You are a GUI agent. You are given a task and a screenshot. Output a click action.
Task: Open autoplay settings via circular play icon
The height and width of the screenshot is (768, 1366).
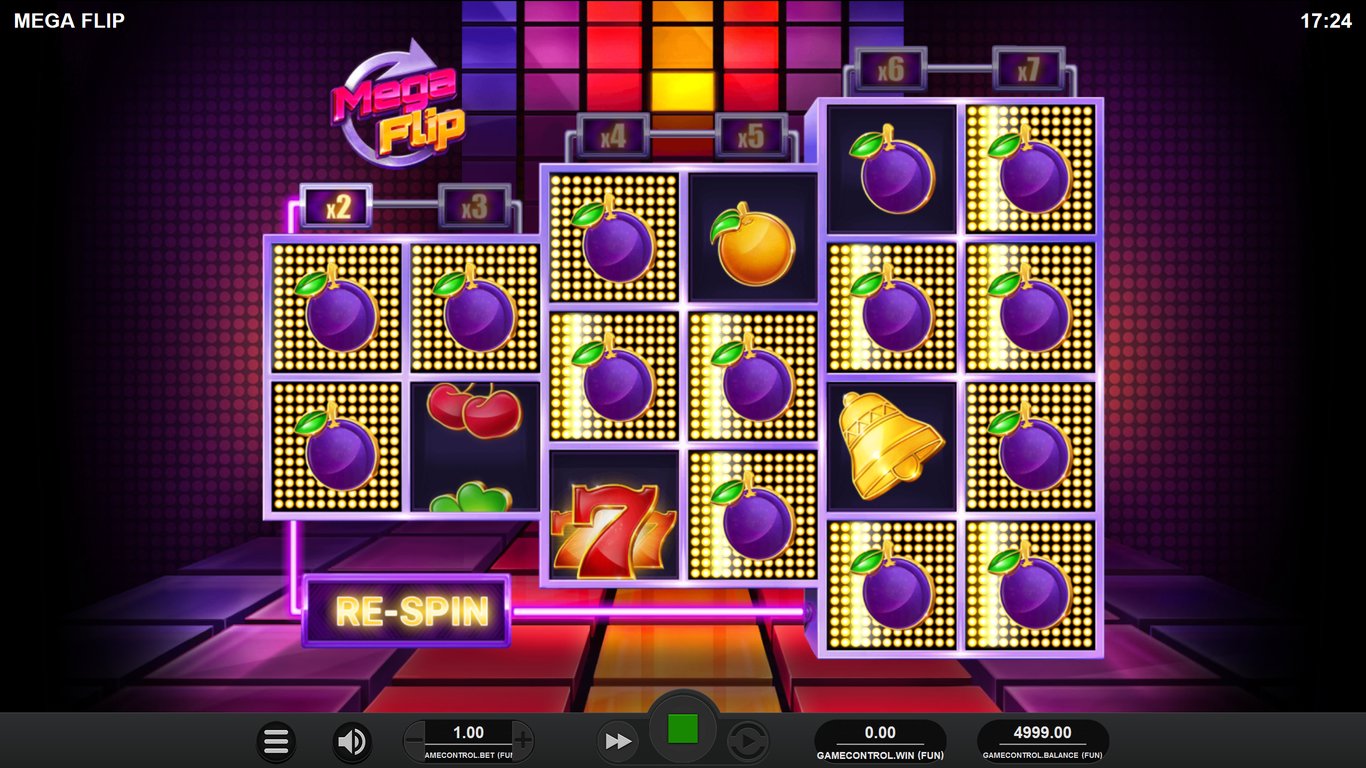748,742
